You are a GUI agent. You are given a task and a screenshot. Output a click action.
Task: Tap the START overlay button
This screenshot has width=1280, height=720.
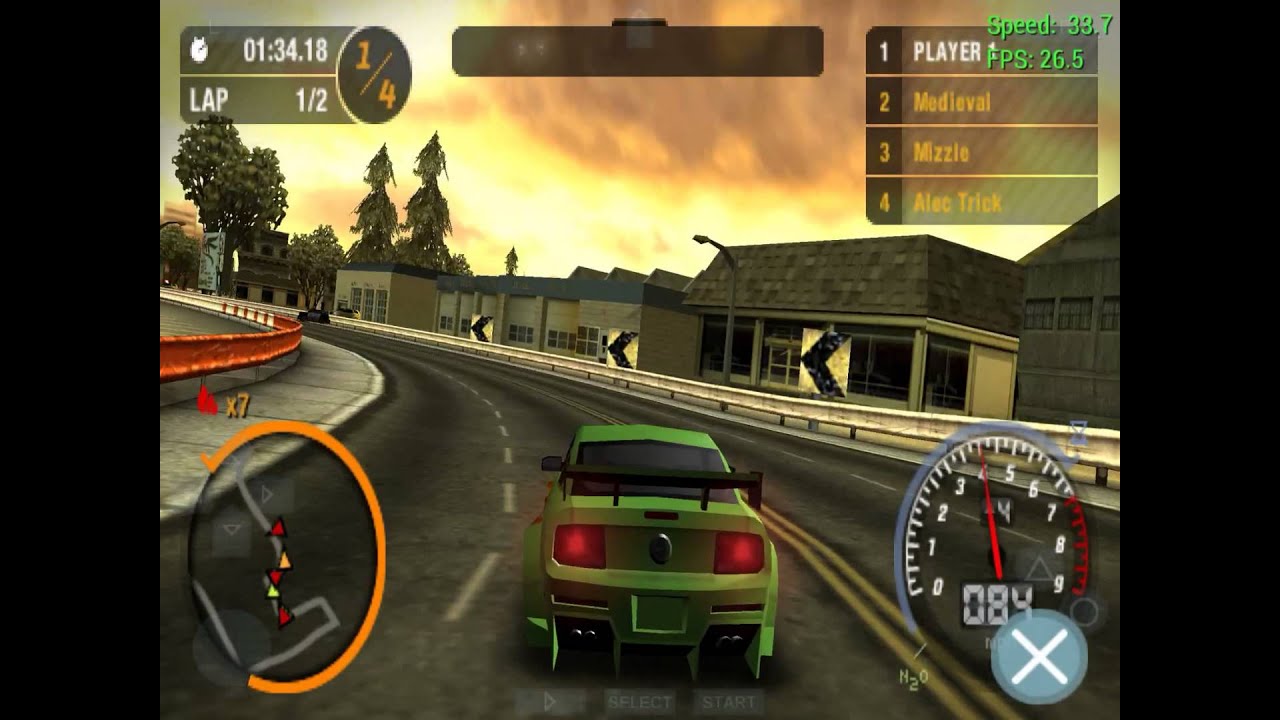[x=728, y=702]
